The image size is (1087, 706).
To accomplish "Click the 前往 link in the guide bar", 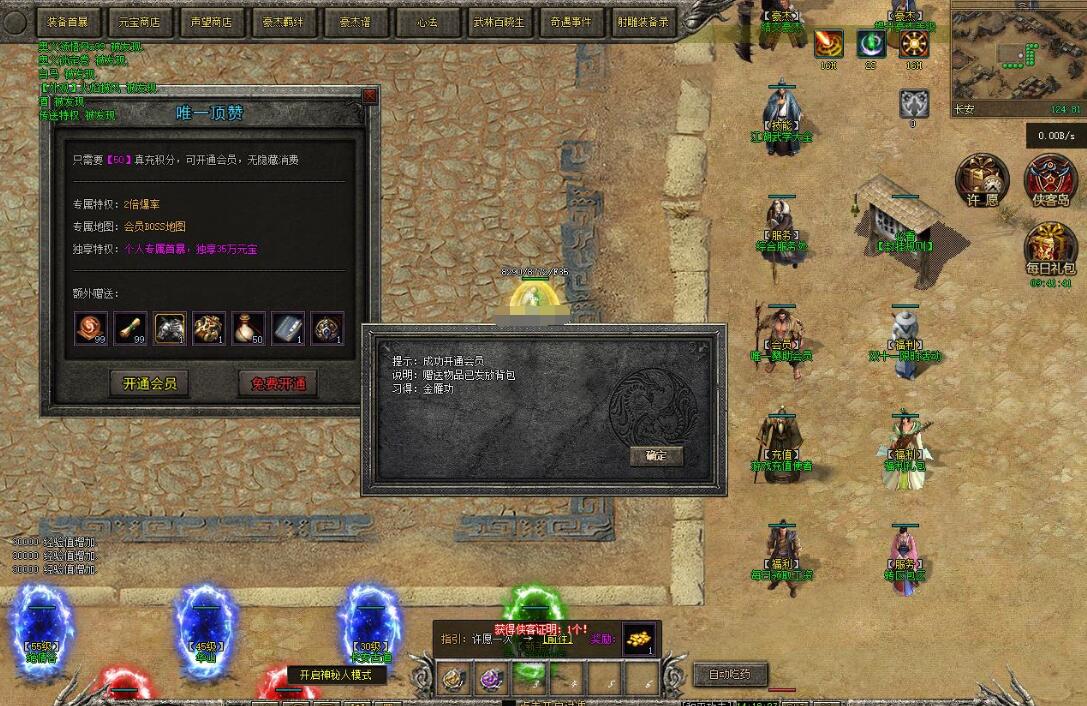I will [557, 640].
